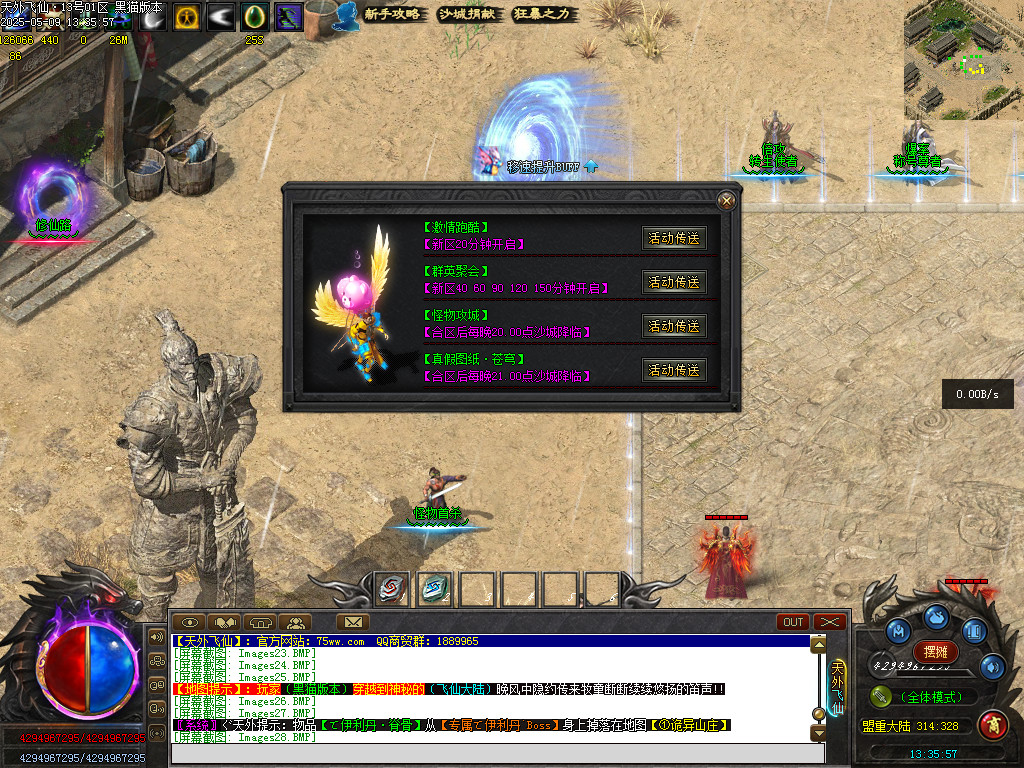Teleport to the 怪物攻城 event
This screenshot has height=768, width=1024.
click(674, 326)
